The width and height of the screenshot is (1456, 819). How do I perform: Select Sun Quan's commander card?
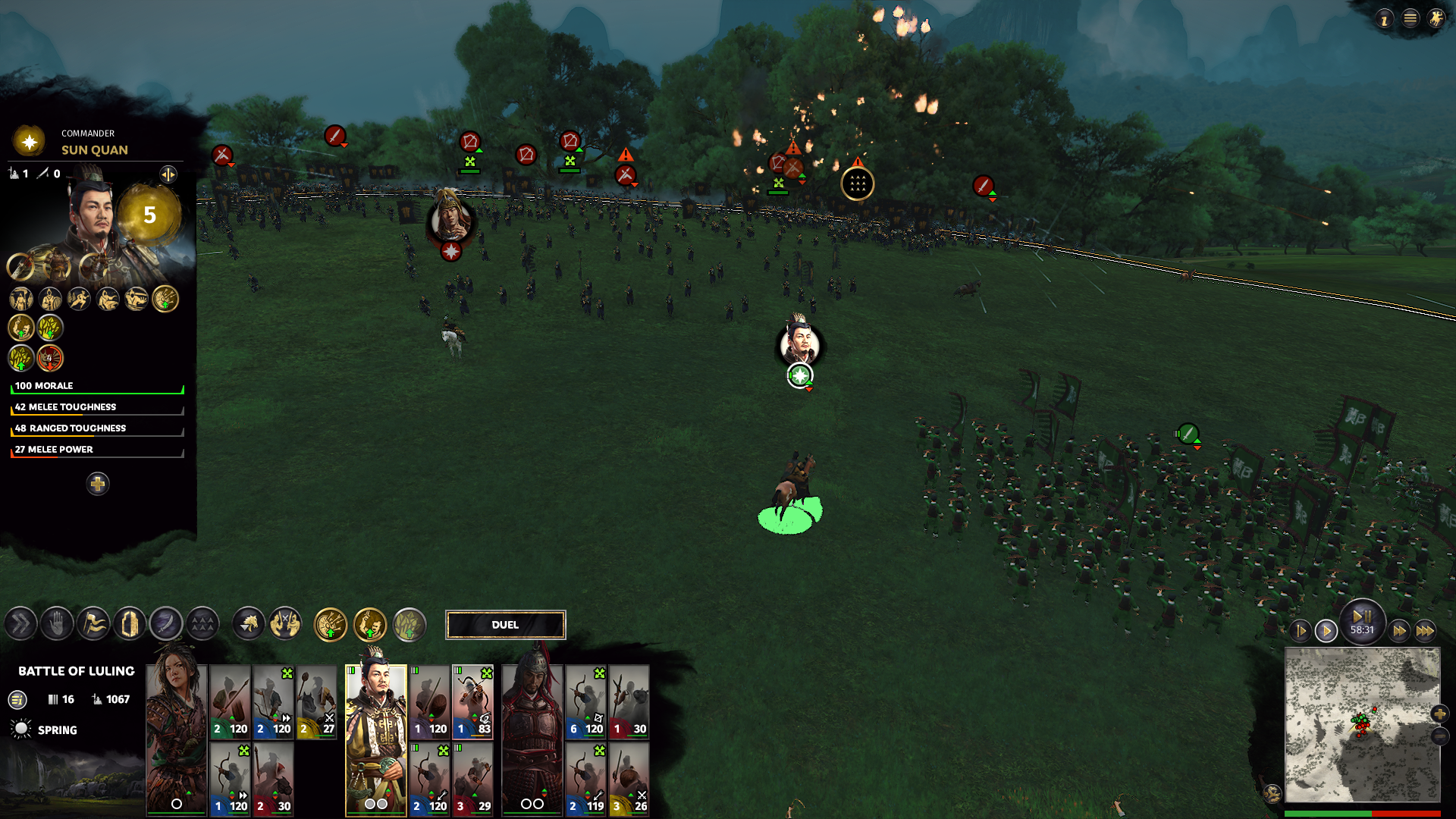[x=376, y=739]
